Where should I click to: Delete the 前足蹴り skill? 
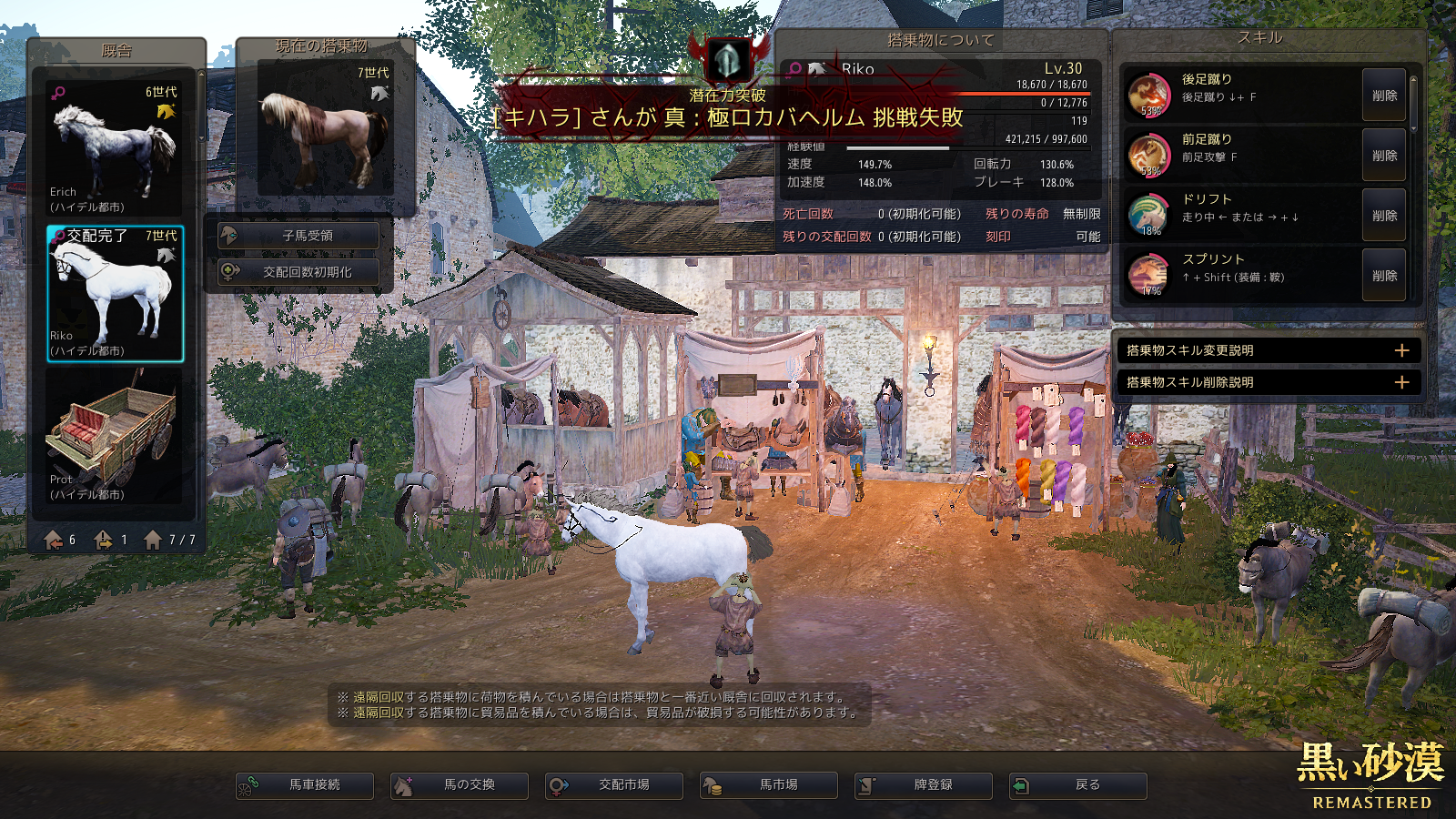[1384, 156]
